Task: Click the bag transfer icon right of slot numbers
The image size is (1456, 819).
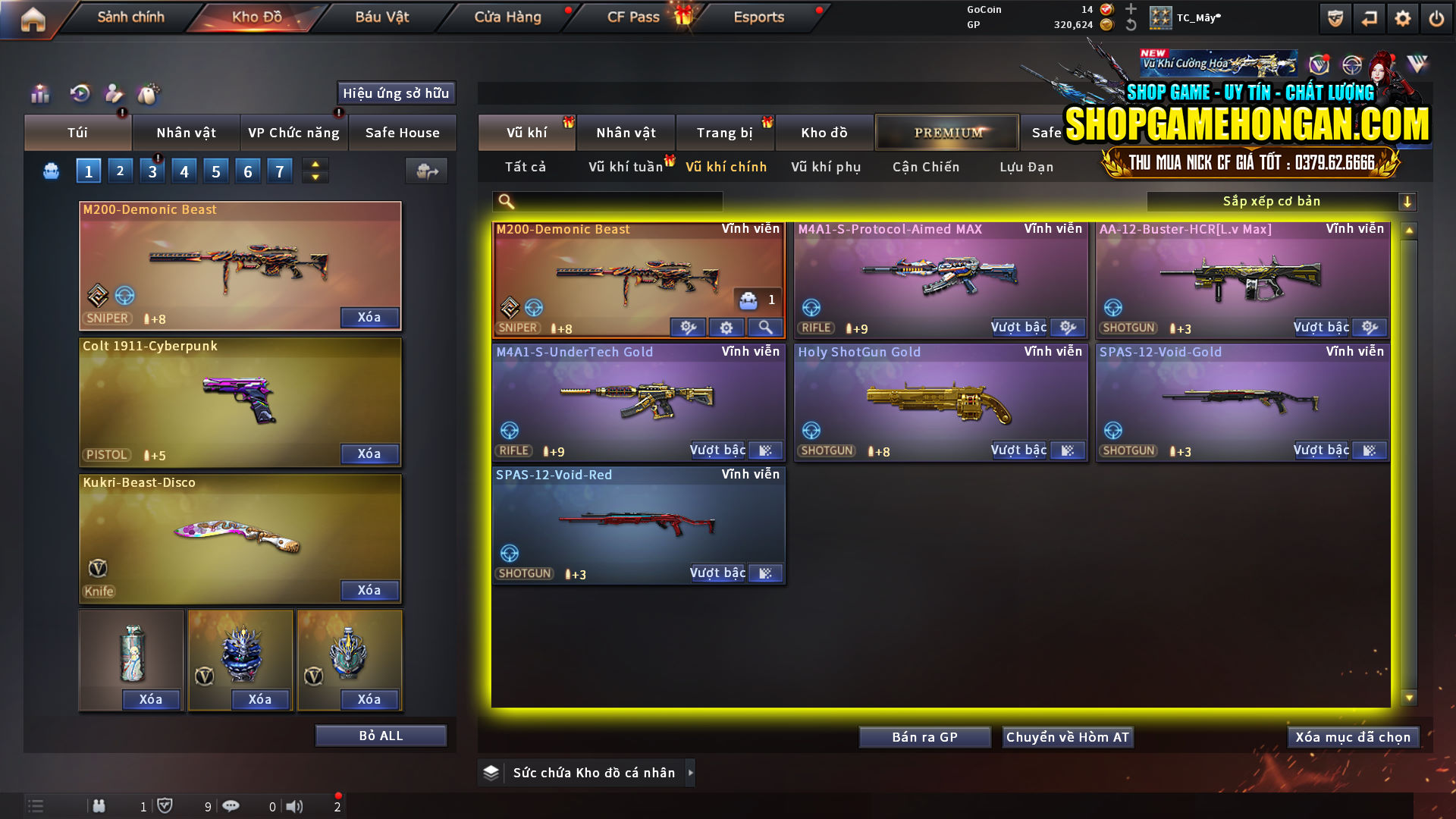Action: tap(426, 171)
